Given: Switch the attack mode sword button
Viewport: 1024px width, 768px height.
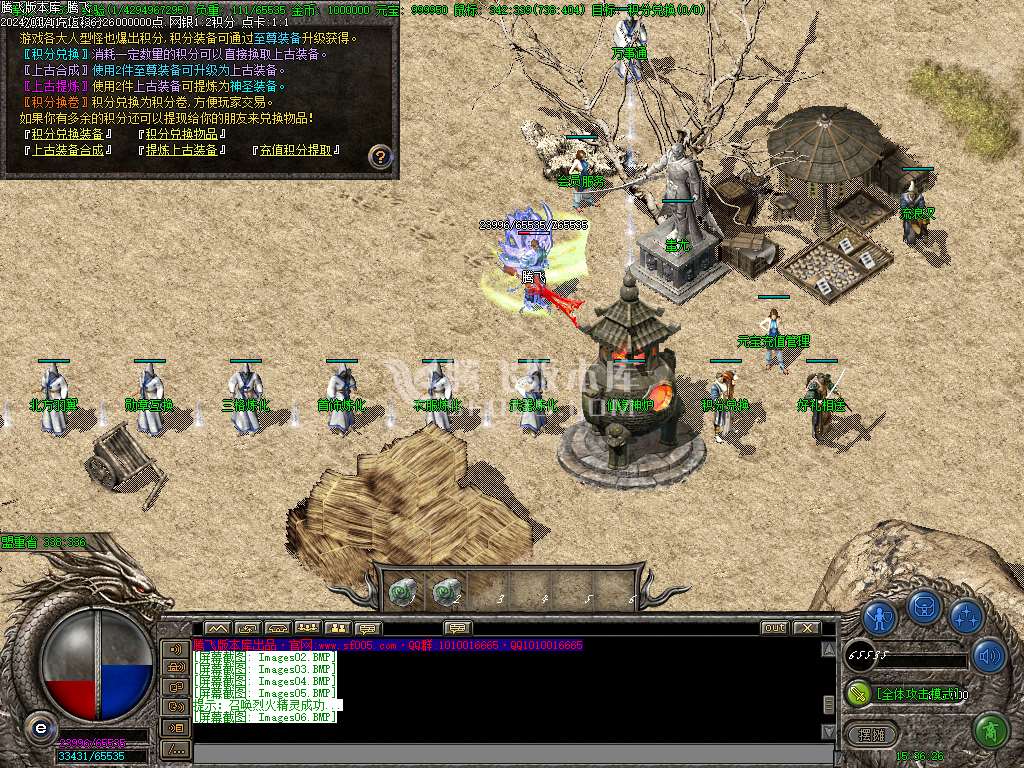Looking at the screenshot, I should [x=858, y=692].
